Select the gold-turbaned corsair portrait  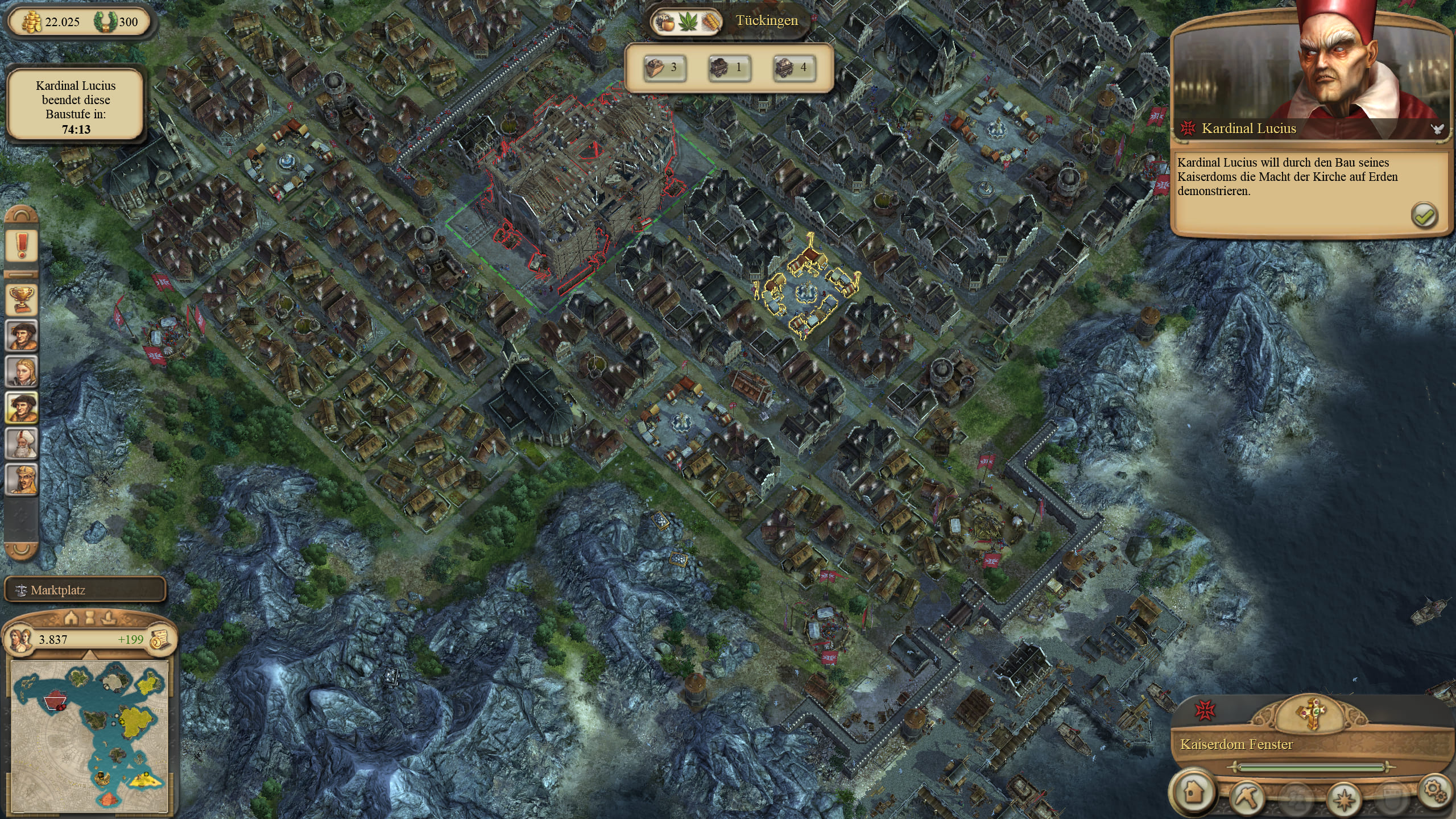22,479
